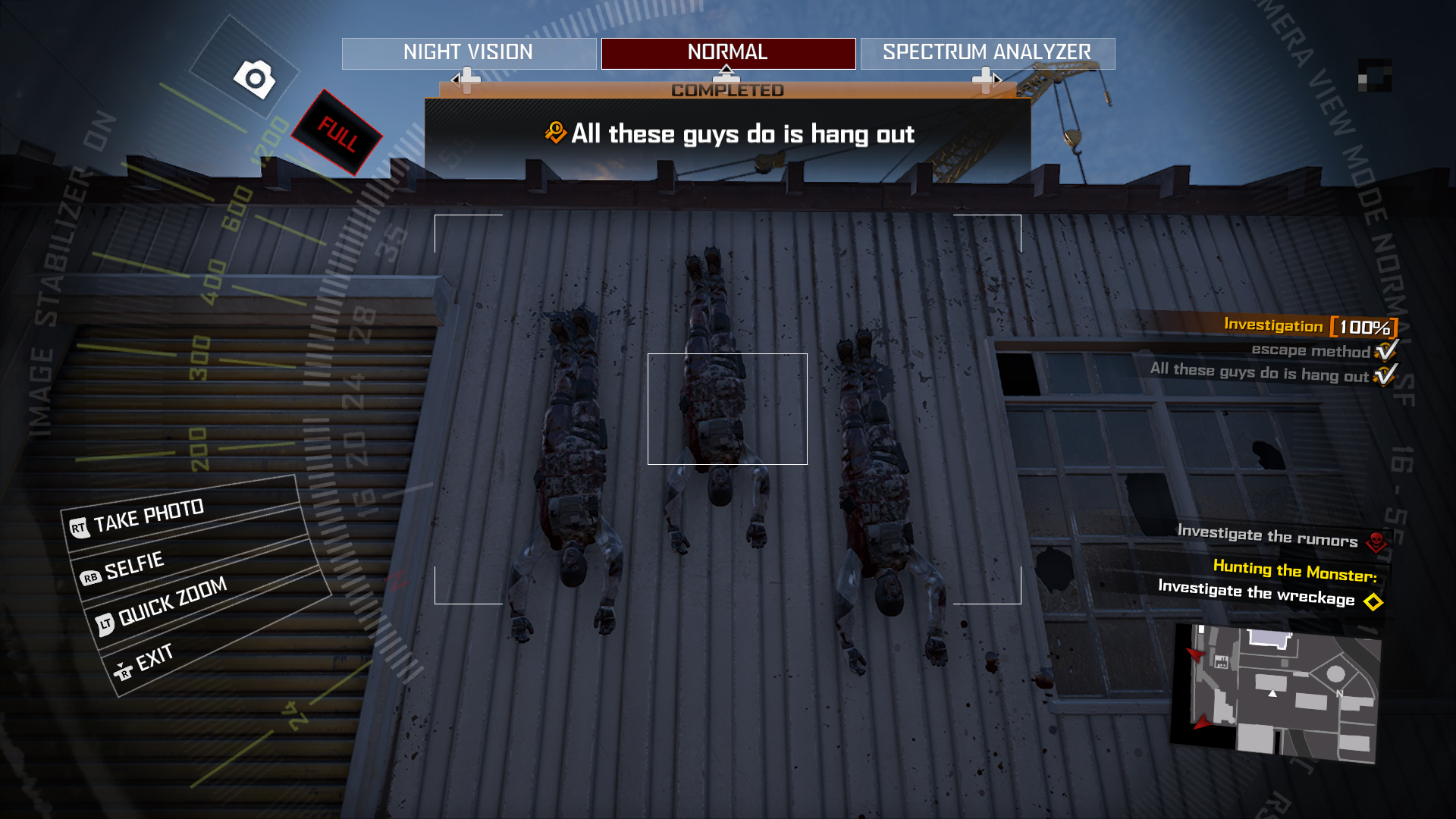
Task: Click the red FULL memory indicator
Action: click(337, 133)
